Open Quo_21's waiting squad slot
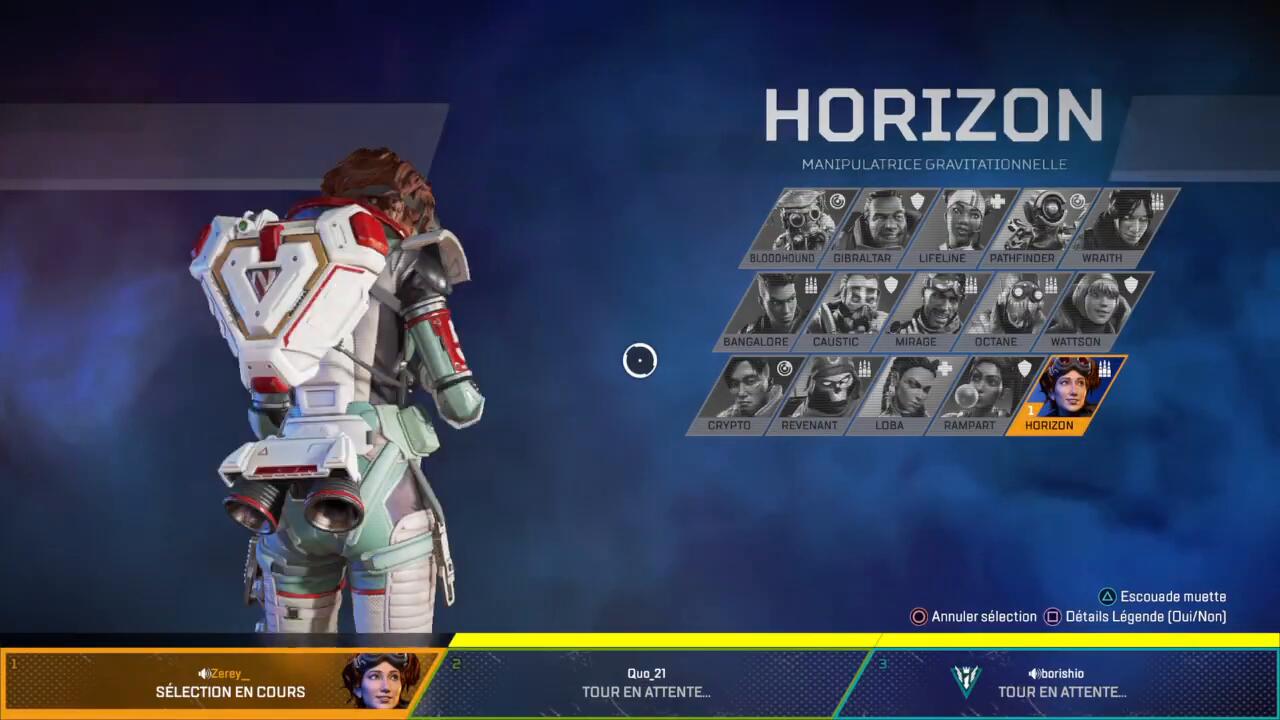The height and width of the screenshot is (720, 1280). pyautogui.click(x=646, y=682)
